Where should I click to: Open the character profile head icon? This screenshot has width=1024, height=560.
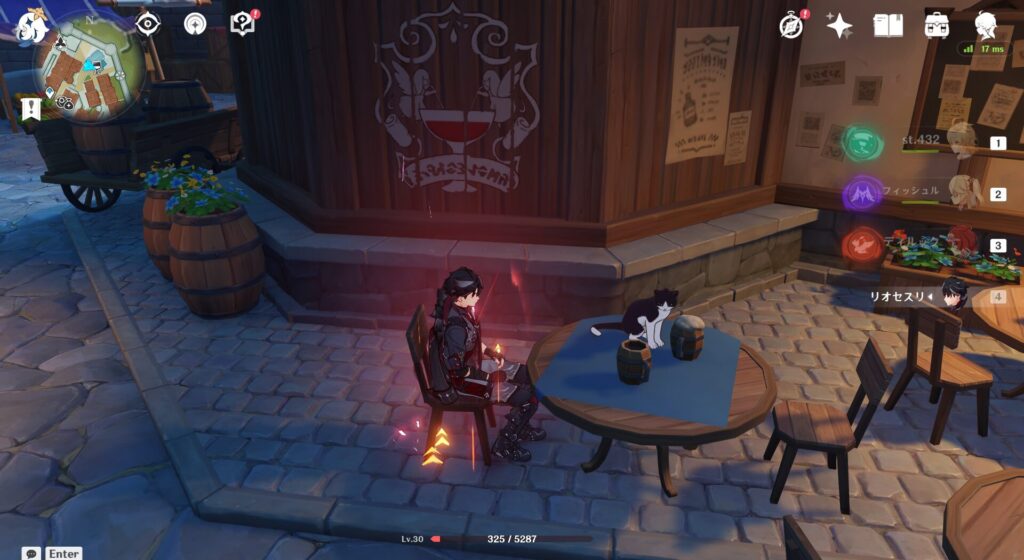[987, 26]
